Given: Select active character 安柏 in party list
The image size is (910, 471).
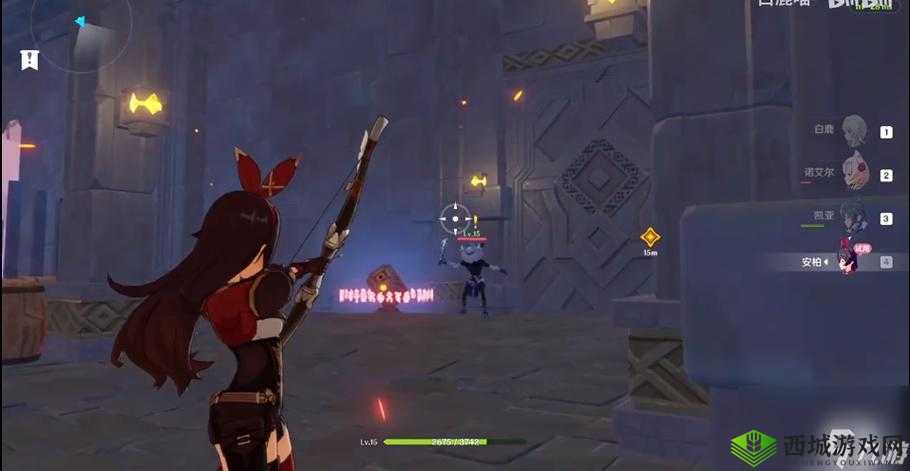Looking at the screenshot, I should coord(850,260).
